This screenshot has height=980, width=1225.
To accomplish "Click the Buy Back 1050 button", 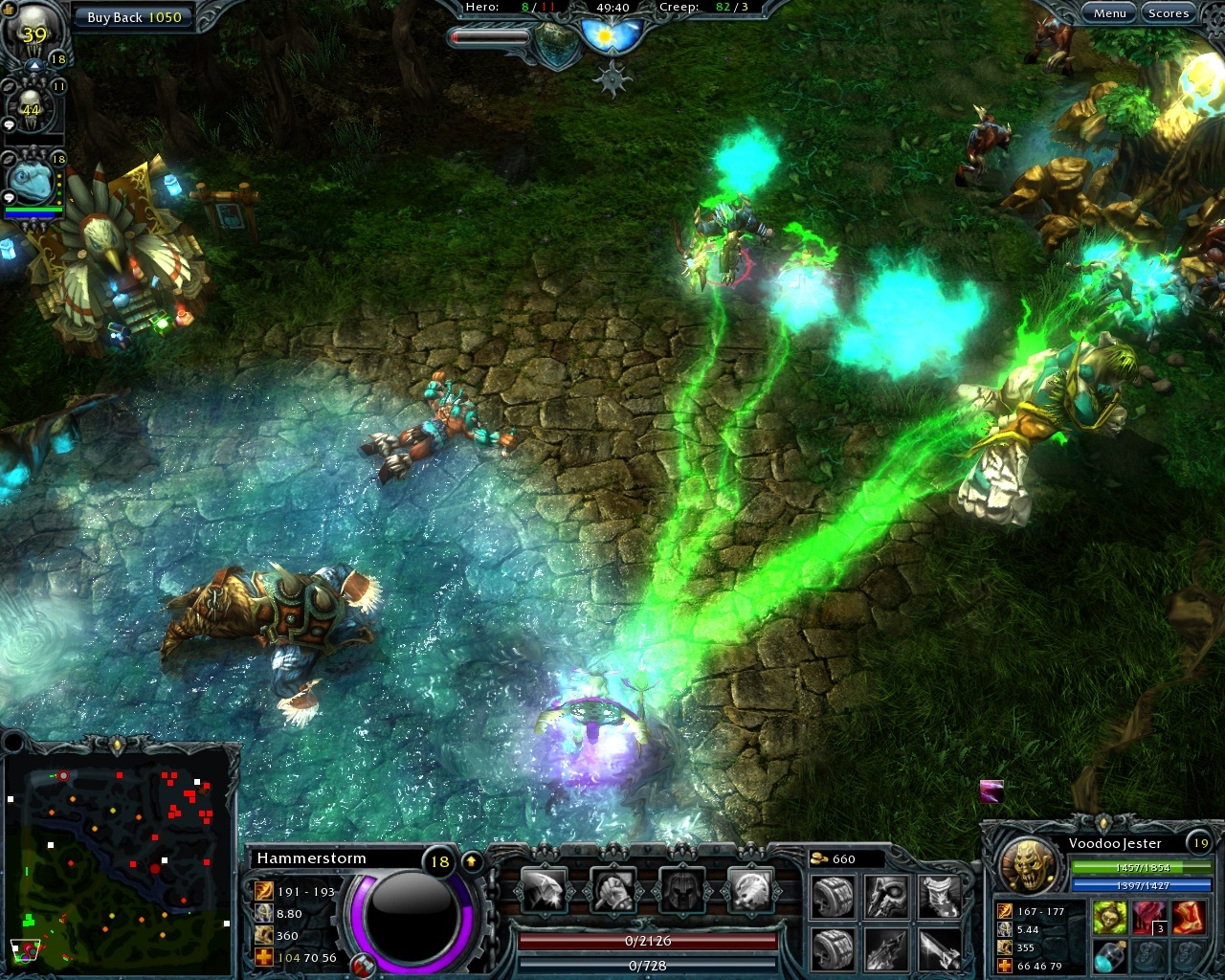I will click(134, 17).
